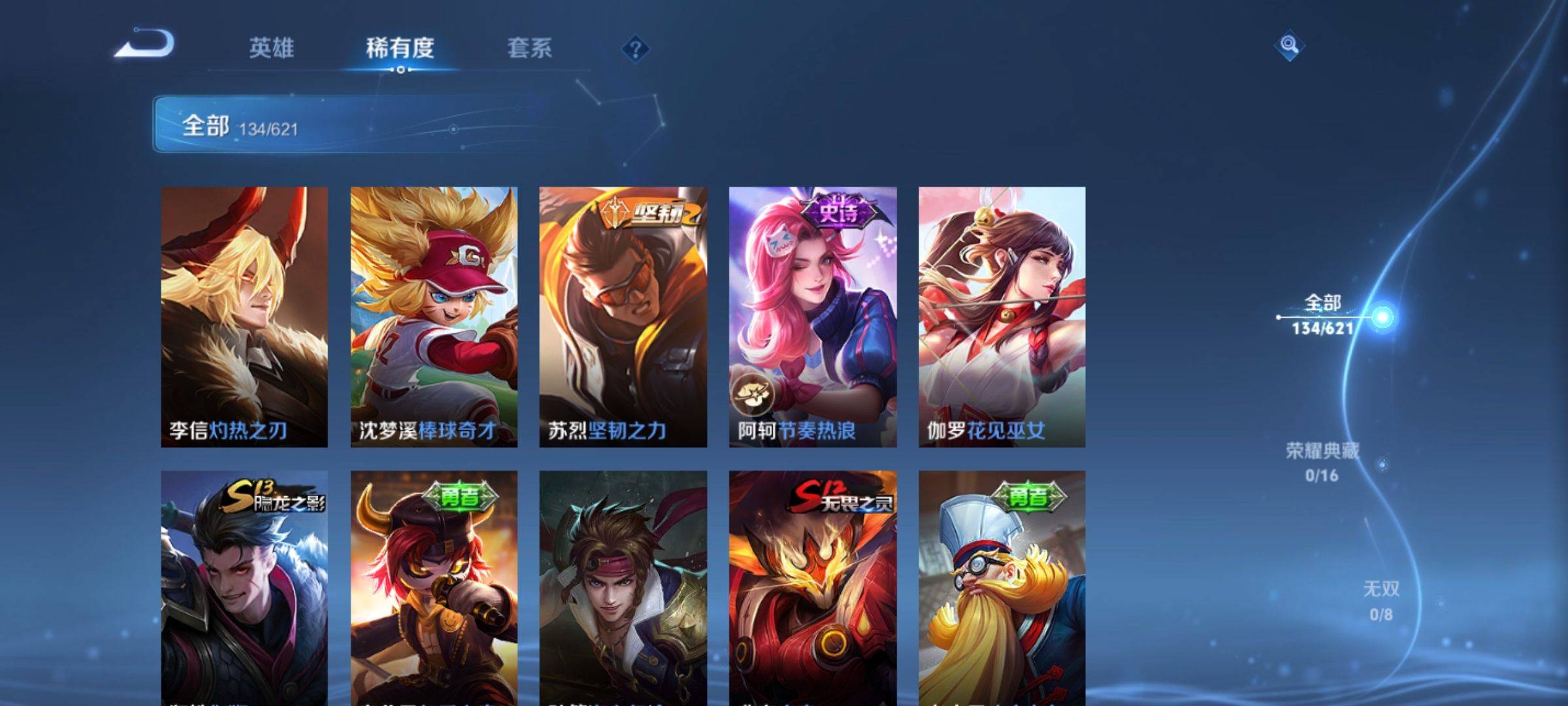
Task: Select the 苏烈 坚韧之力 skin card
Action: (x=623, y=317)
